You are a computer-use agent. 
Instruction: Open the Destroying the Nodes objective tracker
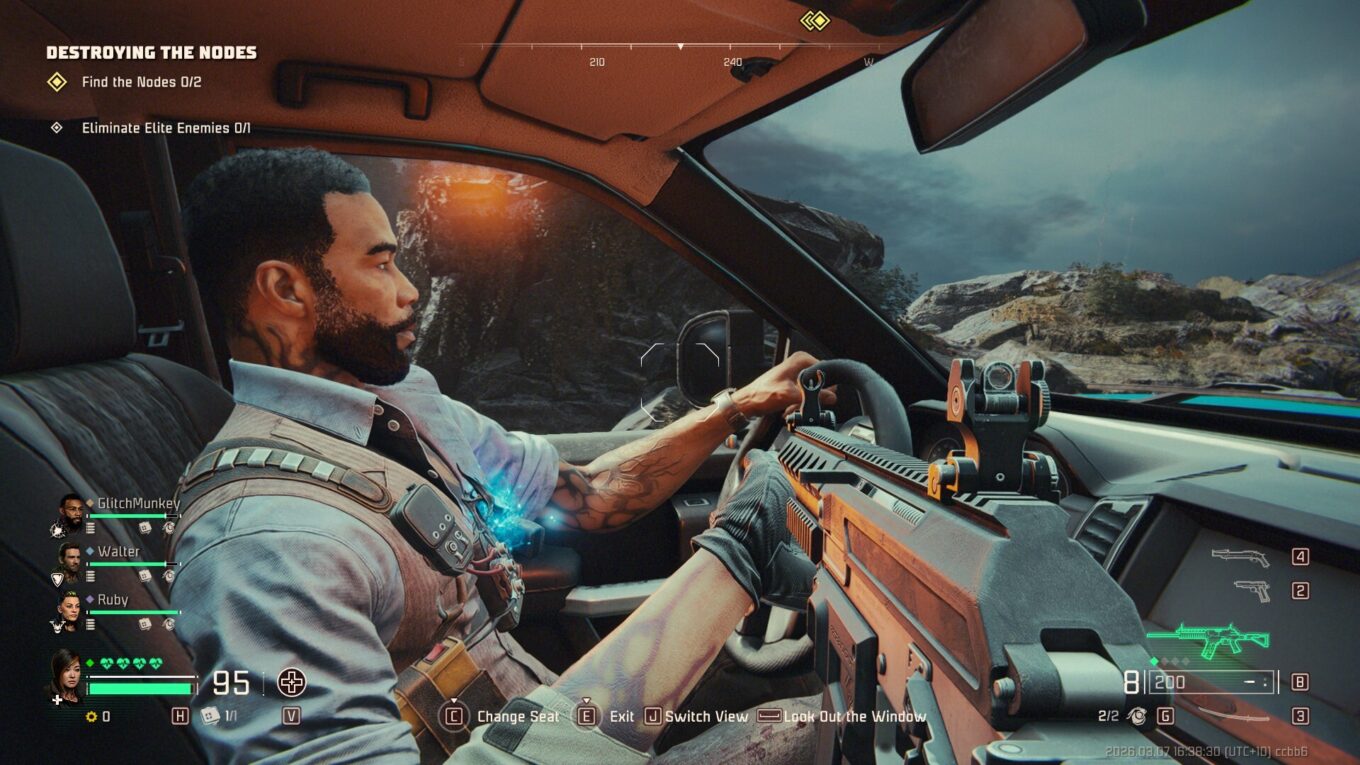(x=151, y=53)
